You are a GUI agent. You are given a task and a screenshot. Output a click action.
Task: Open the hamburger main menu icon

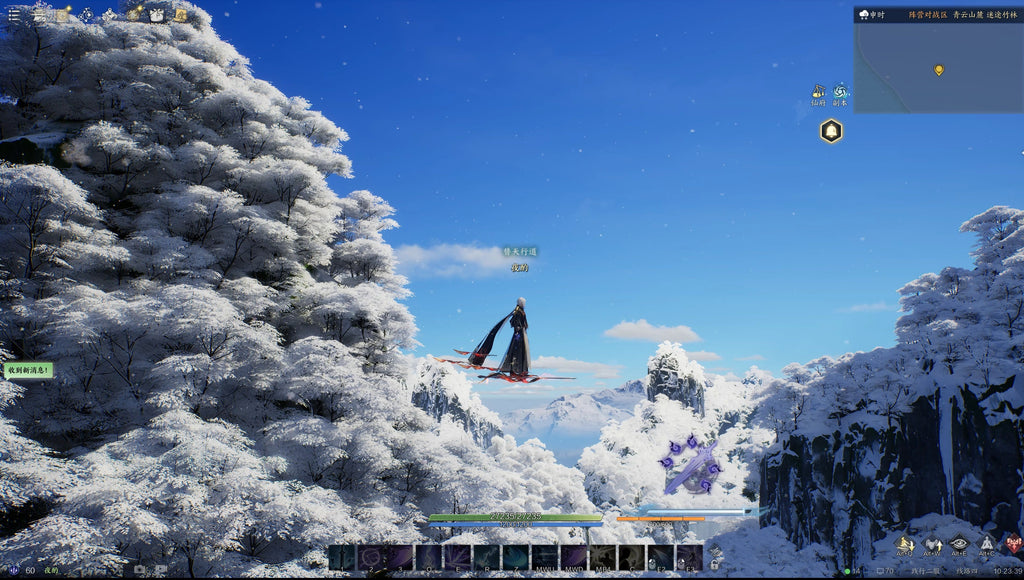click(13, 15)
